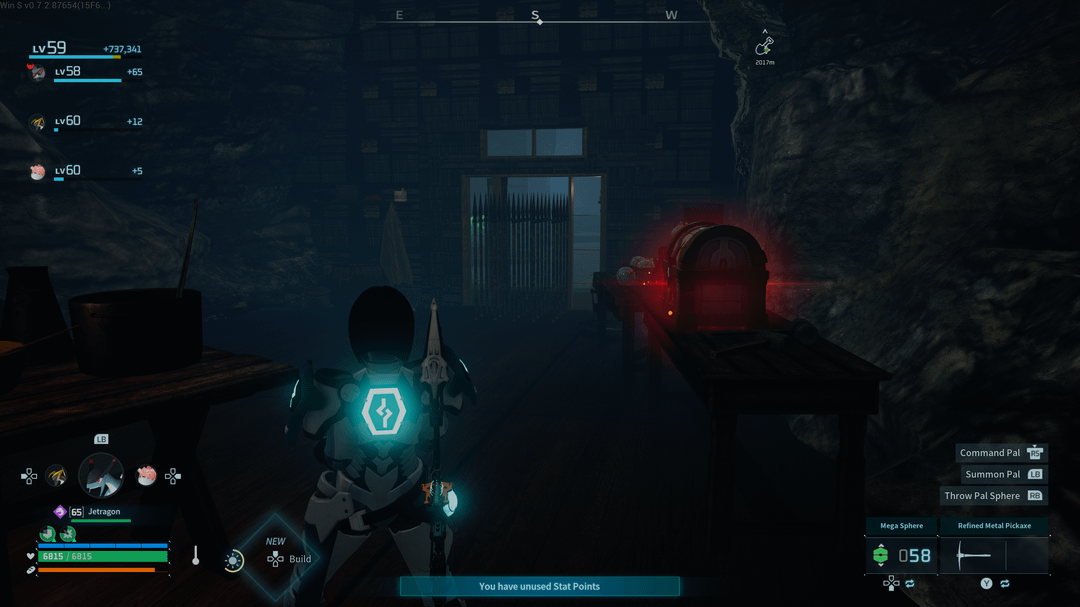Select the large Jetragon portrait in the pal selector
The height and width of the screenshot is (607, 1080).
point(101,475)
